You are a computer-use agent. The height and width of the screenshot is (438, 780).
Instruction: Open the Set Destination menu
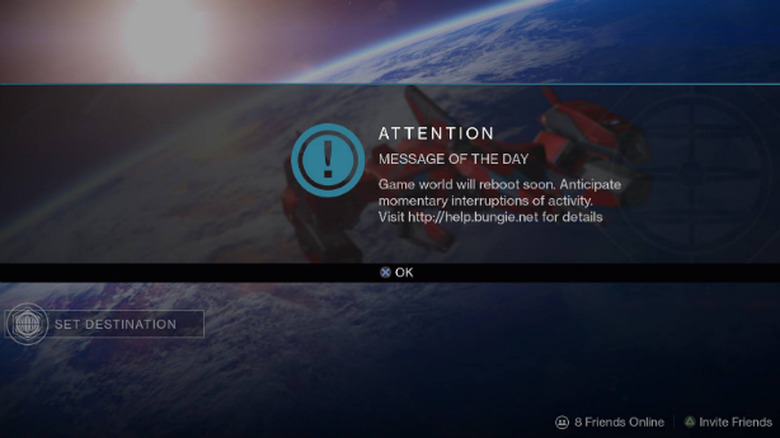coord(105,324)
